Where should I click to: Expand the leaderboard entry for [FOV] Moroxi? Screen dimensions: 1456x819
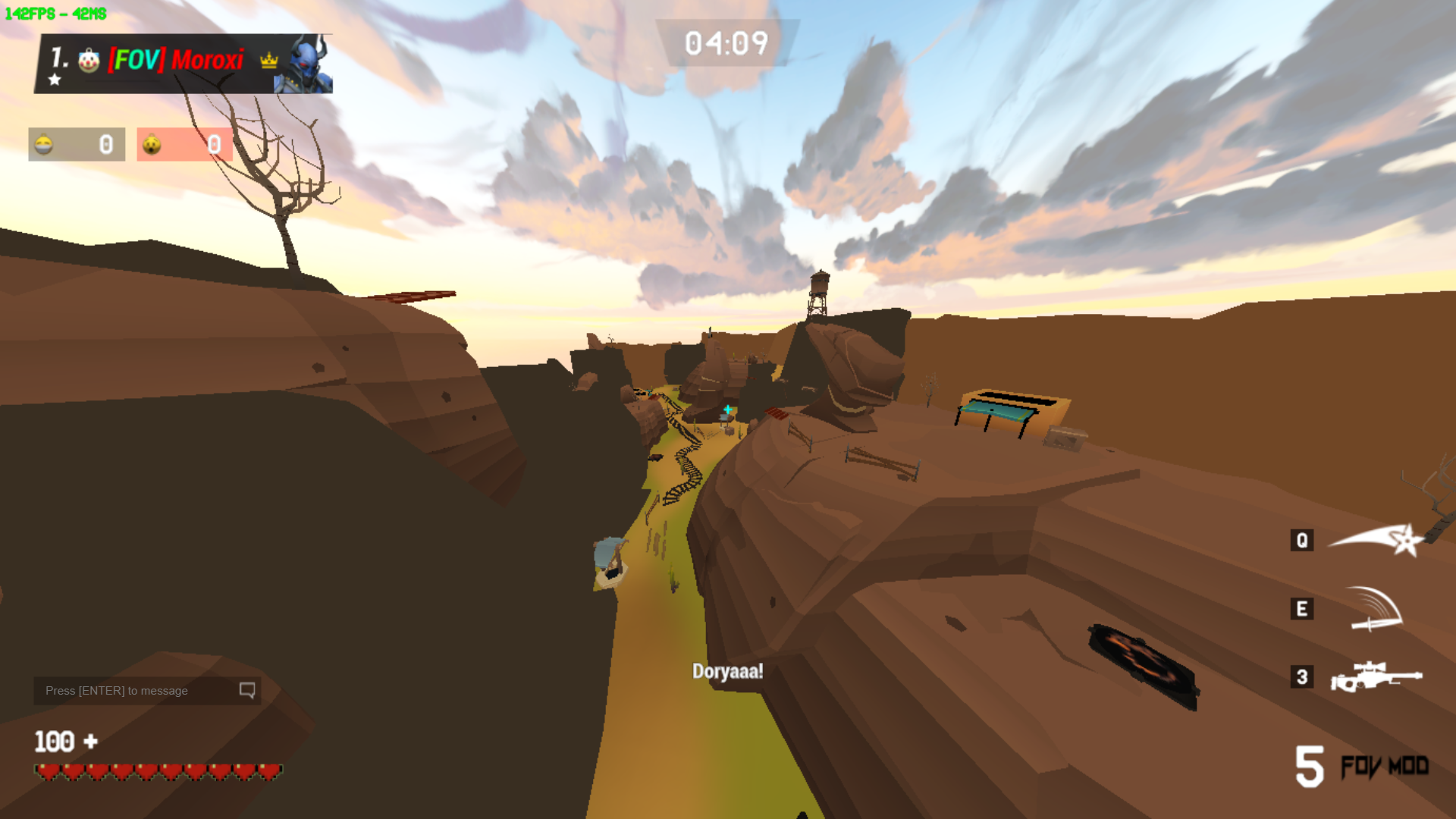[x=174, y=60]
